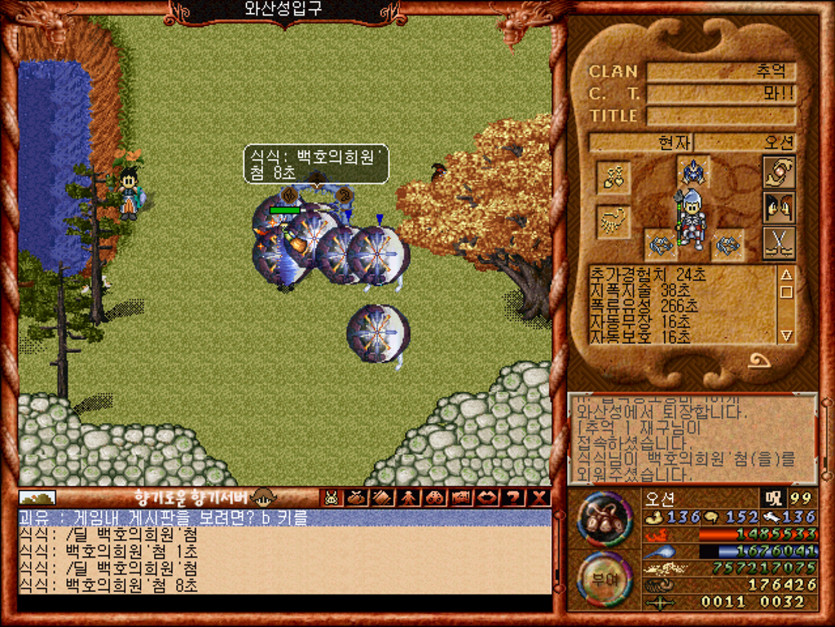This screenshot has width=835, height=627.
Task: Click the binoculars-shaped toolbar icon
Action: pyautogui.click(x=435, y=497)
